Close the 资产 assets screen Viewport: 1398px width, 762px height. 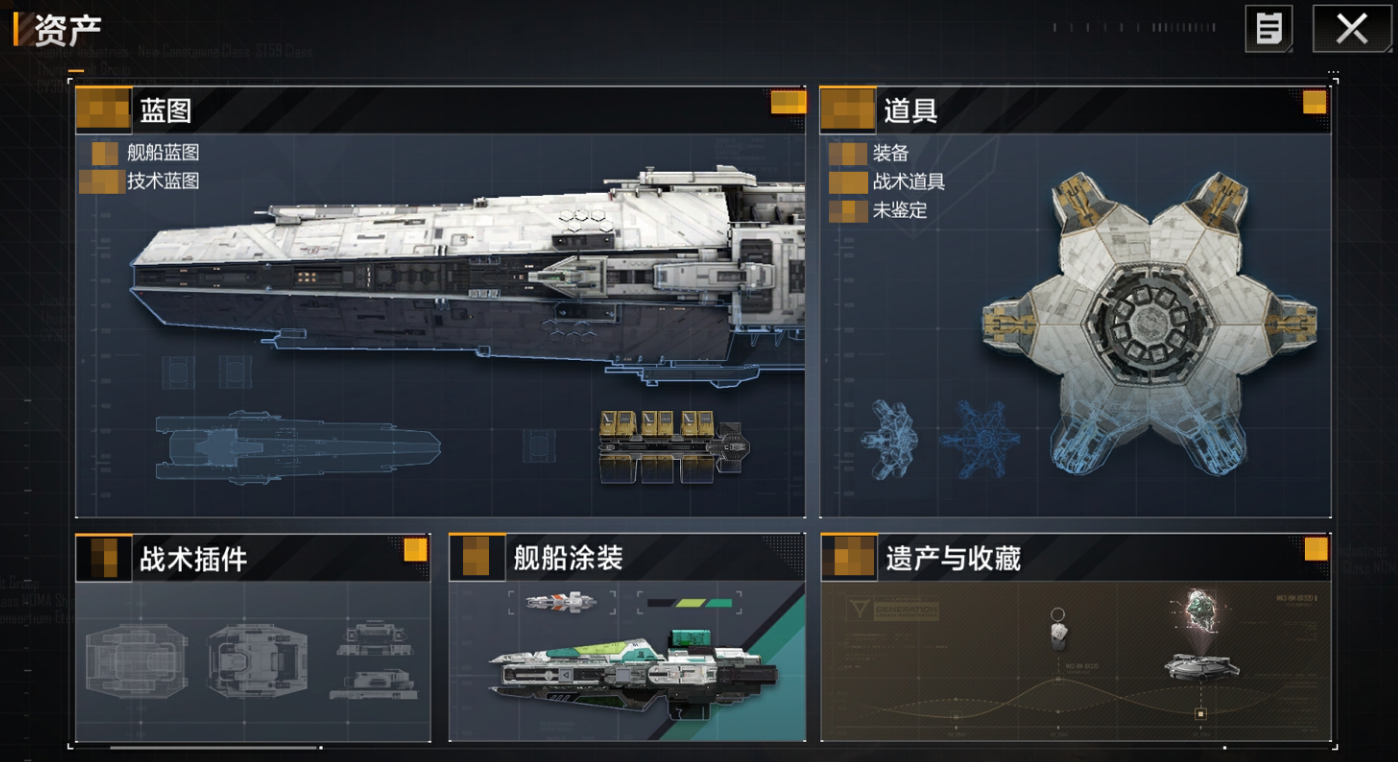click(1351, 29)
